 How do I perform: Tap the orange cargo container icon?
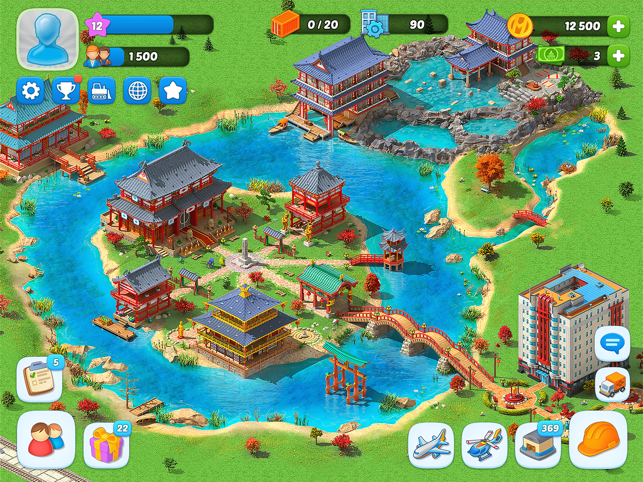[x=285, y=25]
